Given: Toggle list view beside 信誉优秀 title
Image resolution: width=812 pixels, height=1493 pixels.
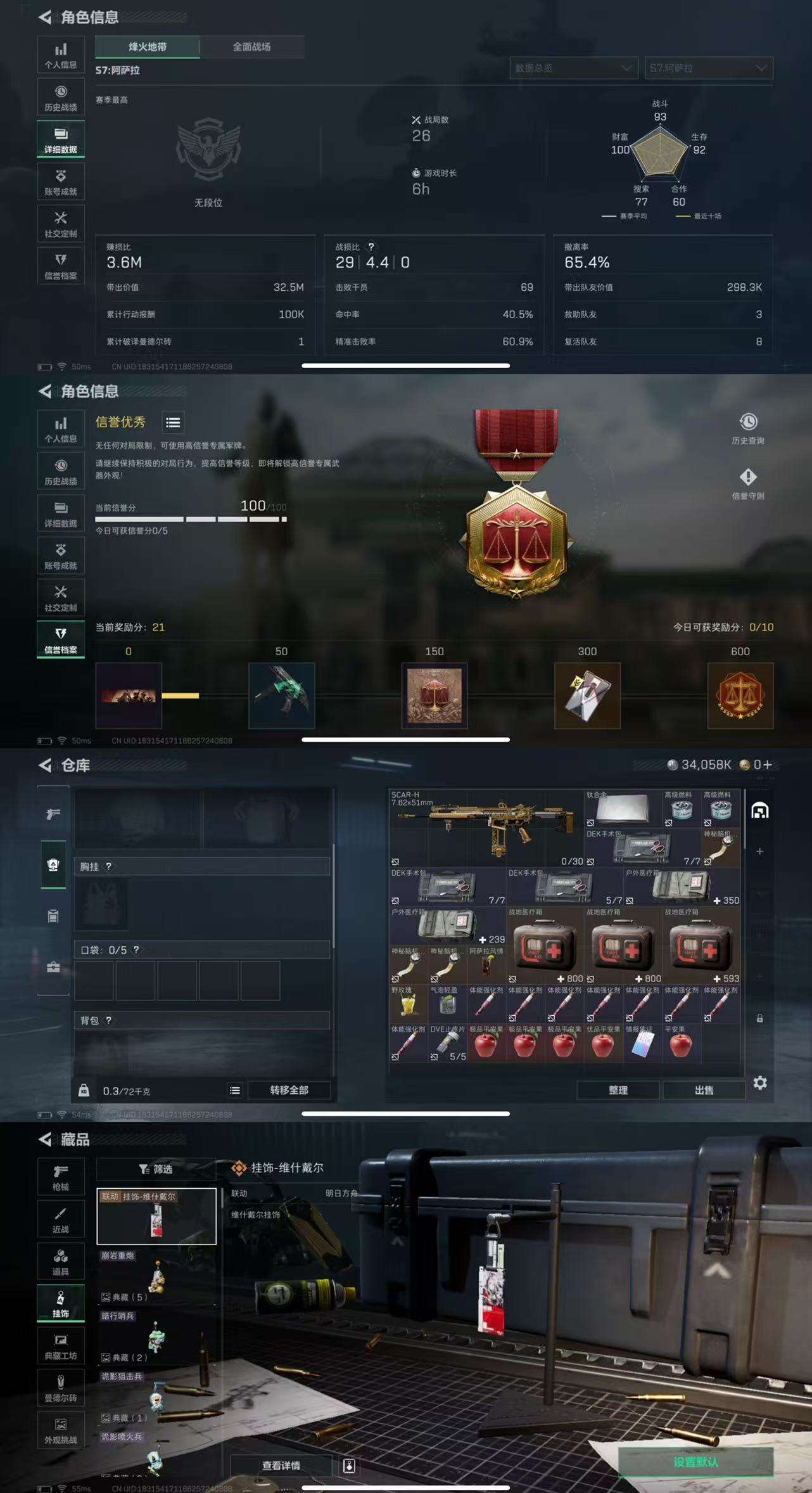Looking at the screenshot, I should pos(174,423).
